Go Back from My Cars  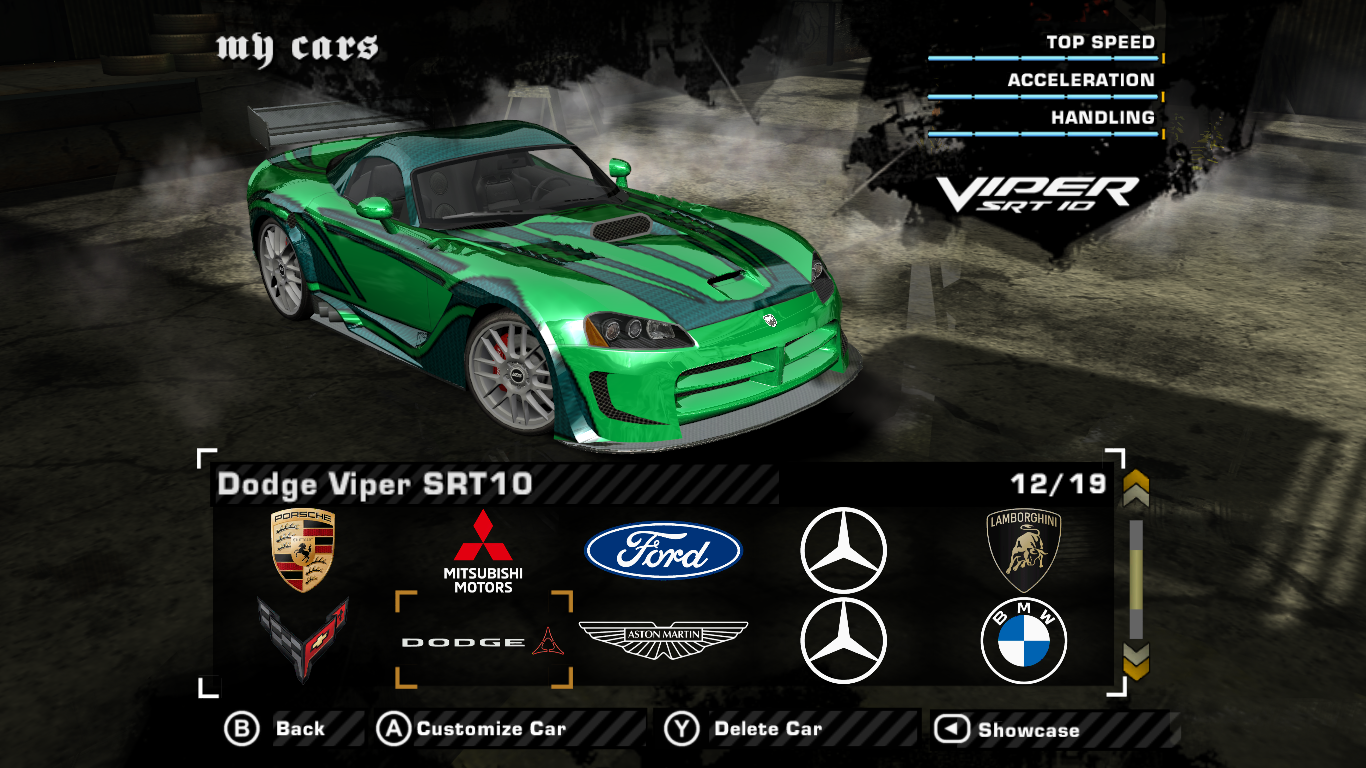pos(275,729)
